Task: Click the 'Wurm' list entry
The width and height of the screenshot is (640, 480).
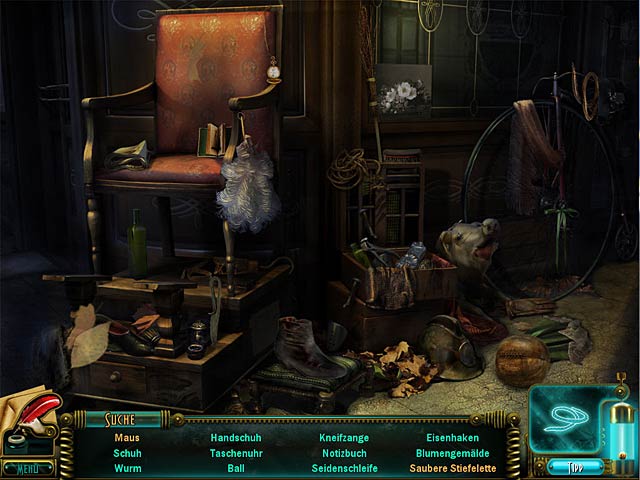Action: coord(127,468)
